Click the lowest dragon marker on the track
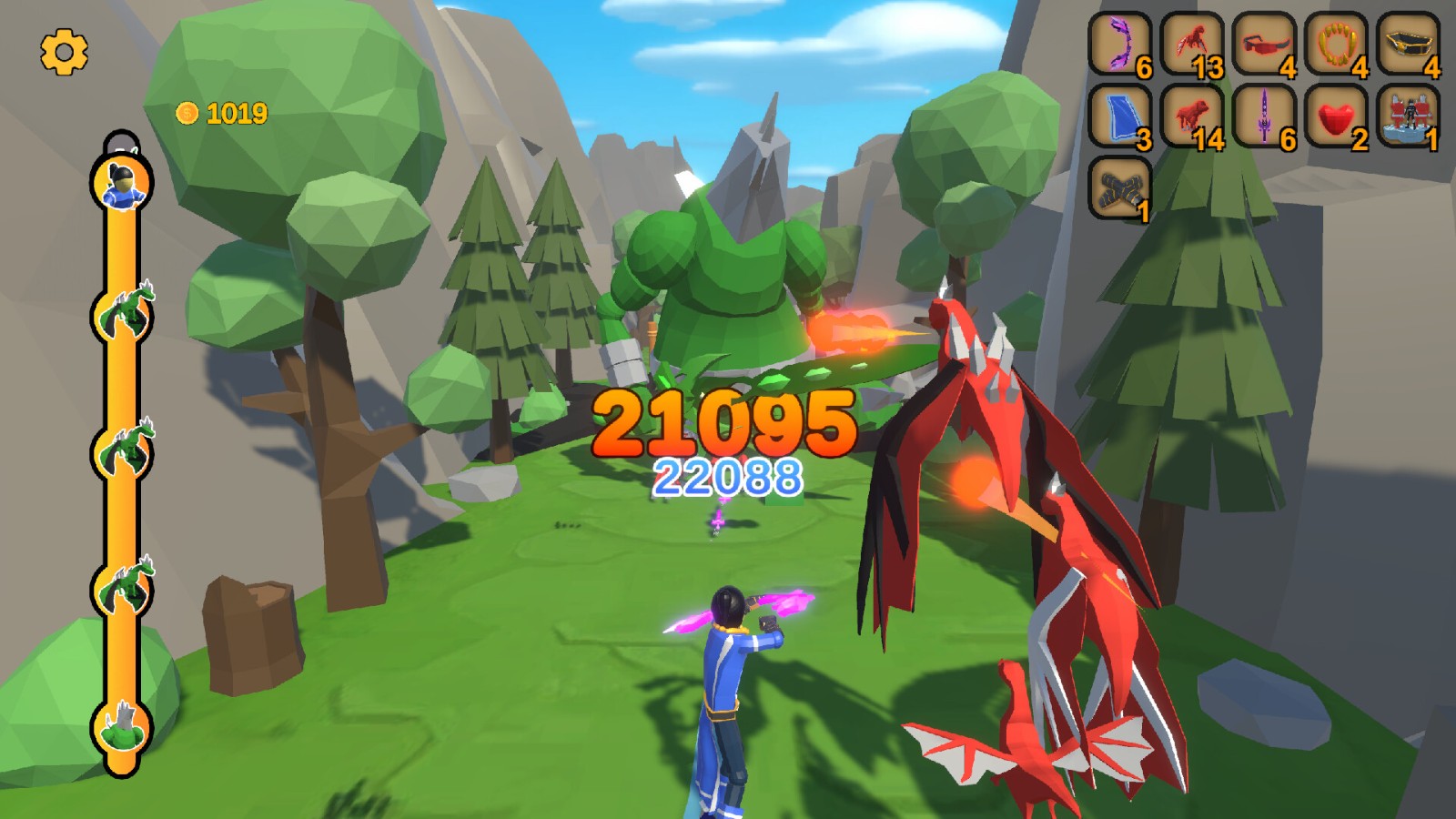 coord(123,728)
